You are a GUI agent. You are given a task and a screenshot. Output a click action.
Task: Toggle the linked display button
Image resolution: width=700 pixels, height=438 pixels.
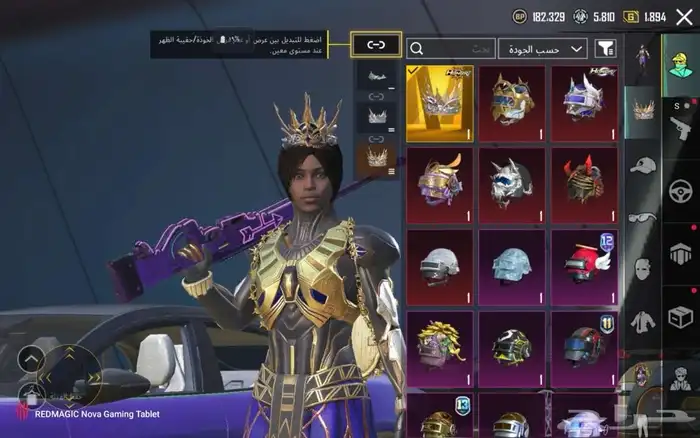click(376, 44)
